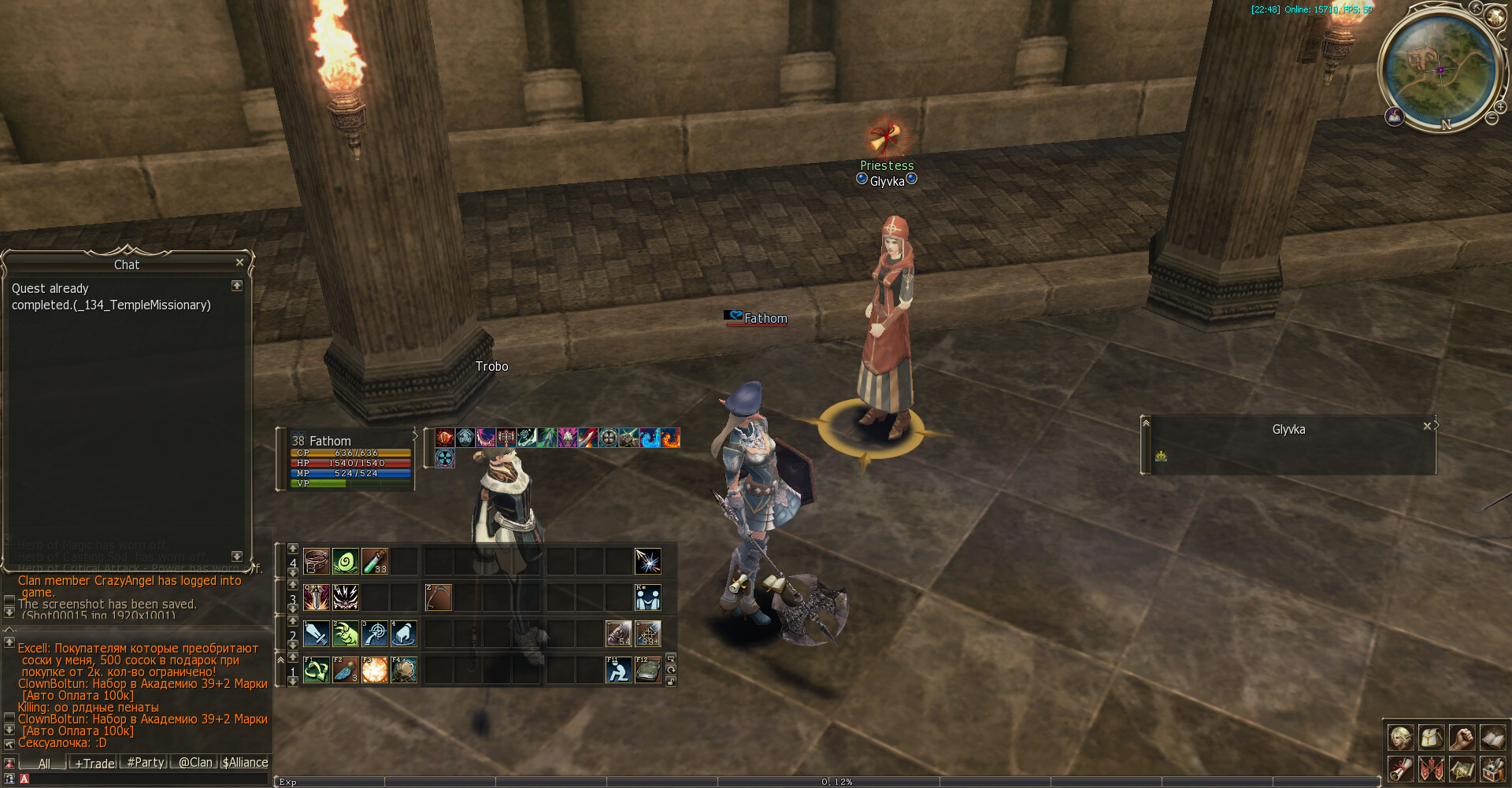This screenshot has height=788, width=1512.
Task: Zoom in the minimap with plus button
Action: 1501,107
